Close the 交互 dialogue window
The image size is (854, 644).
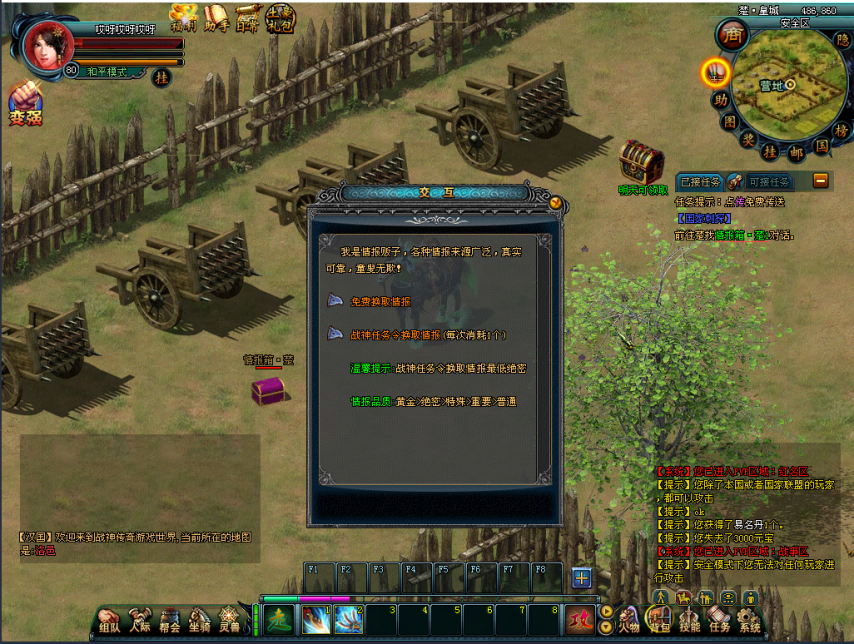[556, 202]
